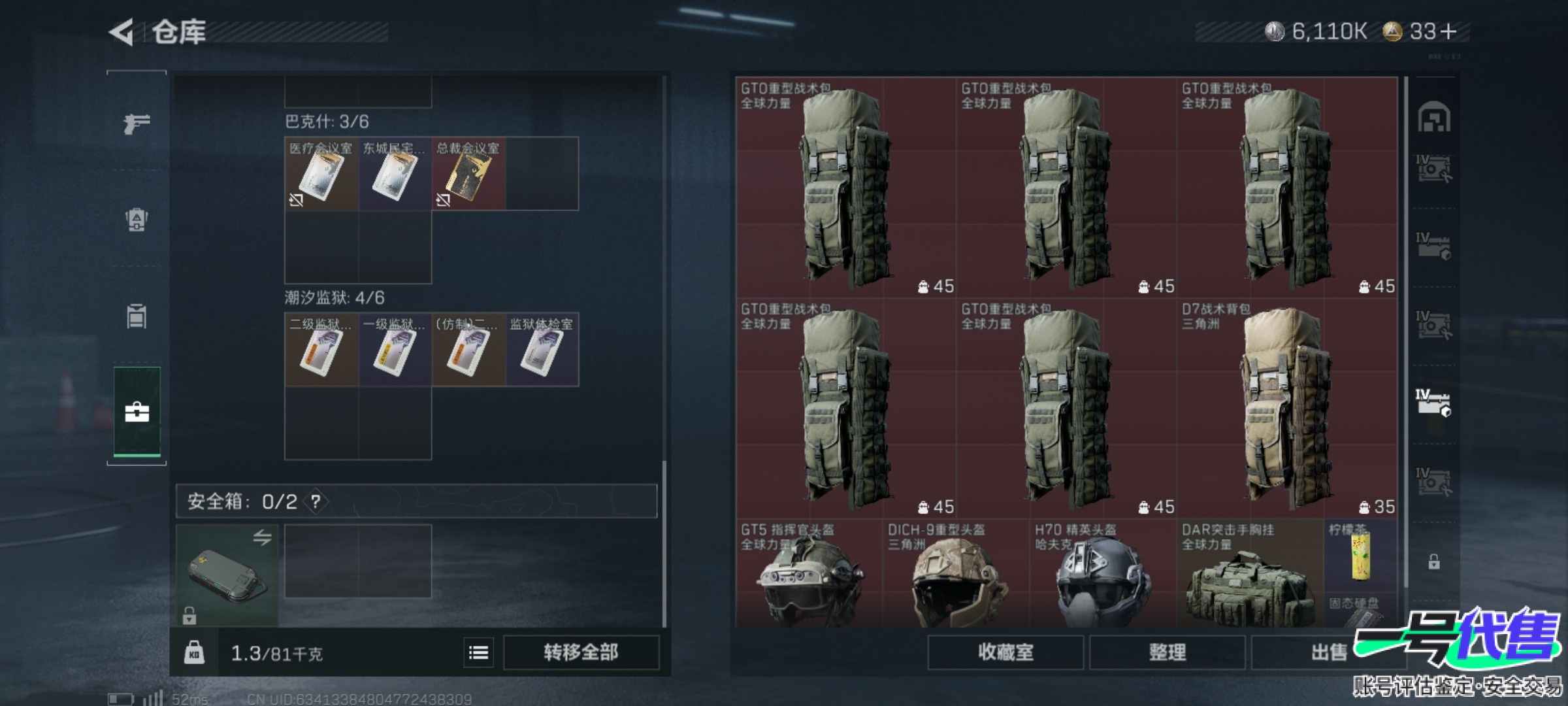This screenshot has width=1568, height=706.
Task: Sell items with the 出售 button
Action: pyautogui.click(x=1328, y=652)
